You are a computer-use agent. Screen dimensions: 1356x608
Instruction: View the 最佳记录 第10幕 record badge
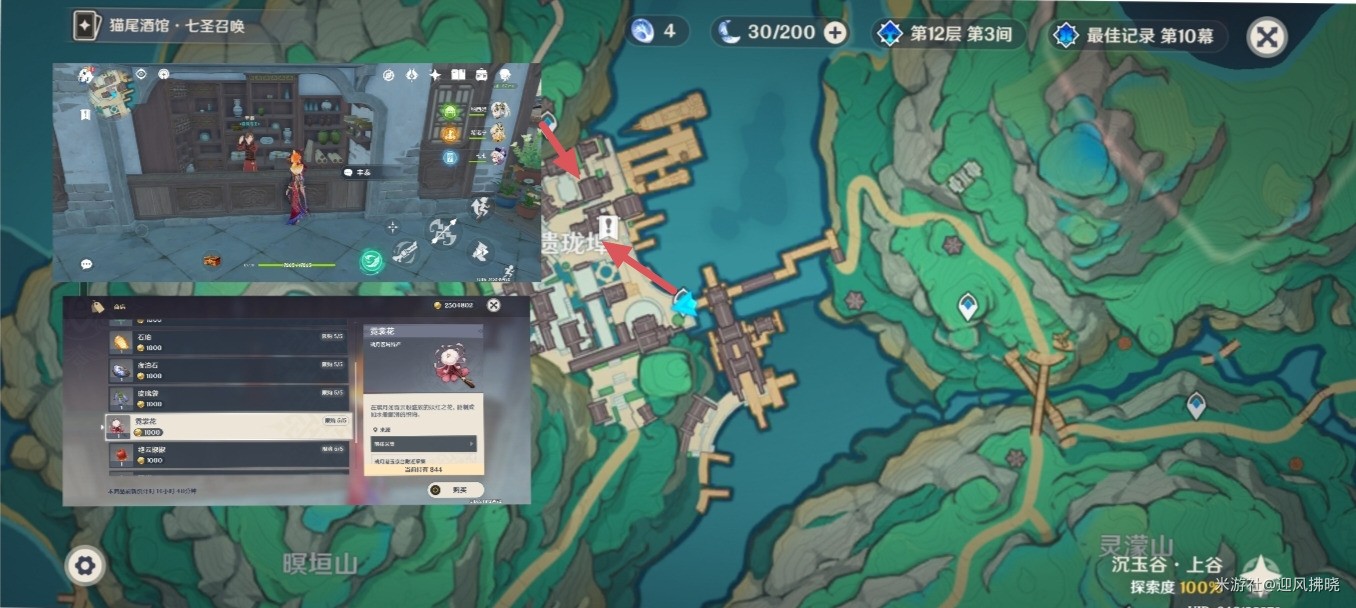point(1135,35)
